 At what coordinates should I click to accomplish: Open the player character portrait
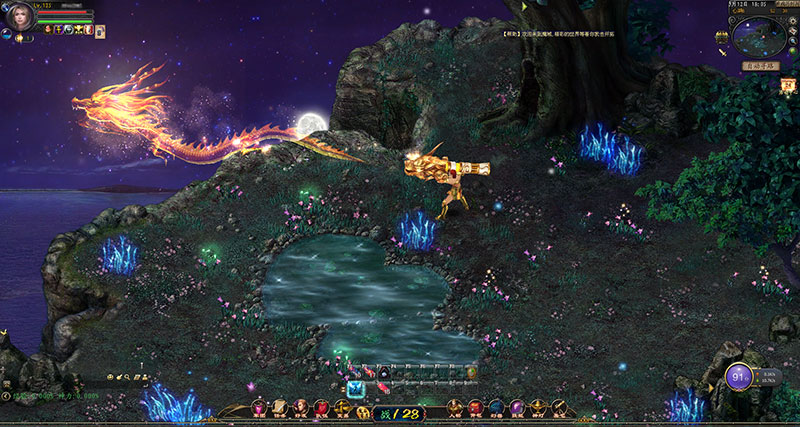pos(19,17)
